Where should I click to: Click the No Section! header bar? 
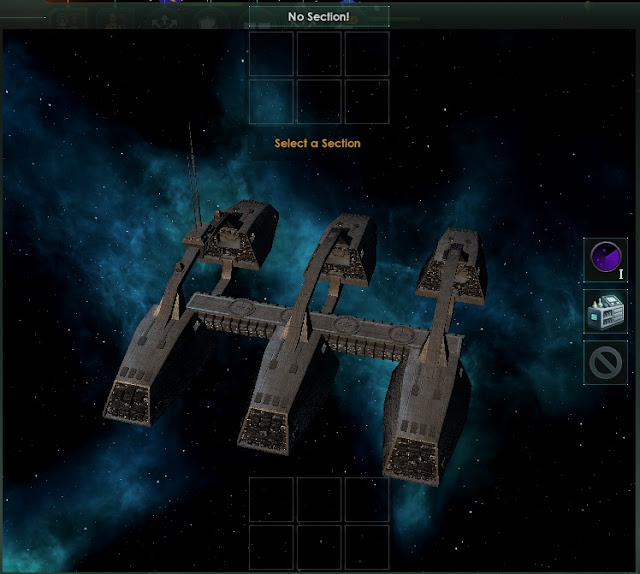319,17
